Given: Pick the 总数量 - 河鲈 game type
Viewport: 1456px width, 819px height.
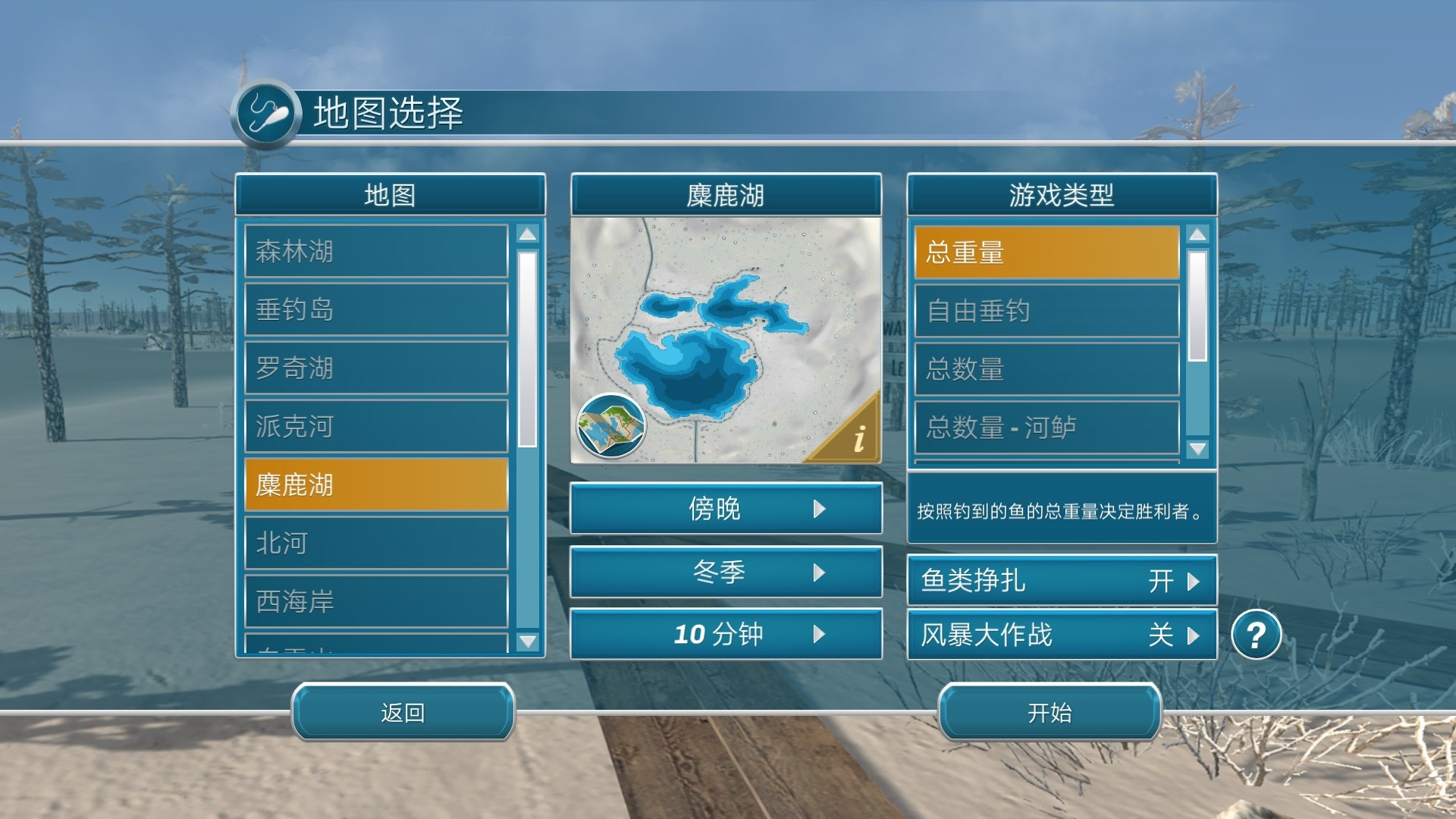Looking at the screenshot, I should (1046, 428).
